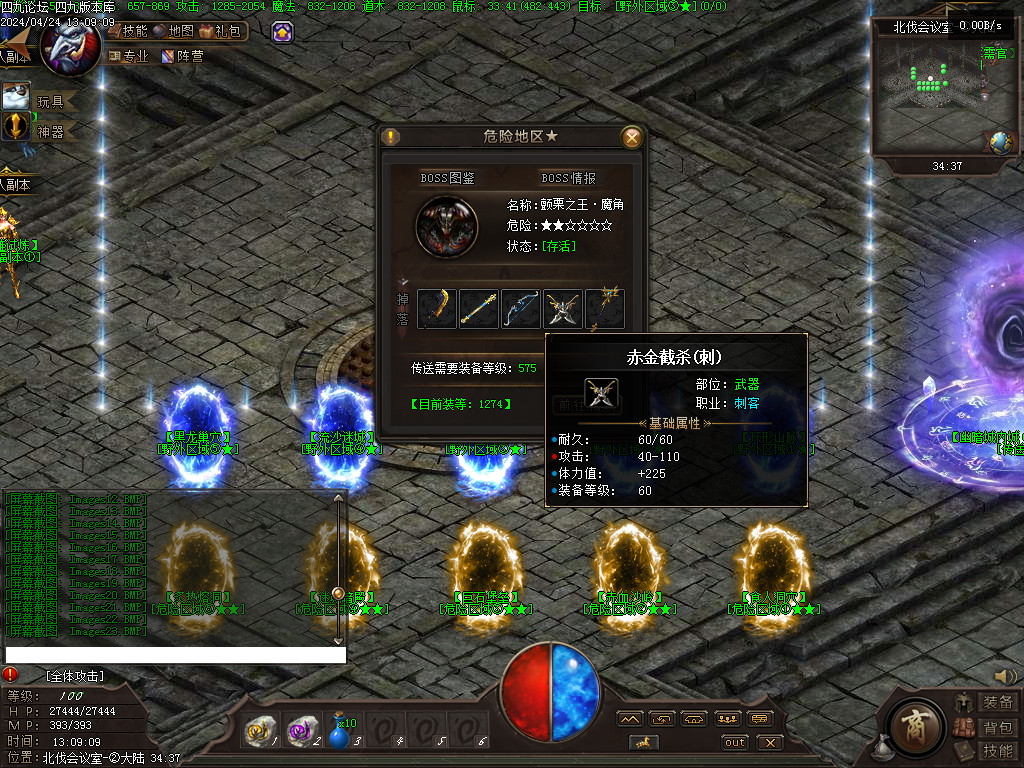Open the 玩具 toy panel
This screenshot has height=768, width=1024.
click(41, 100)
